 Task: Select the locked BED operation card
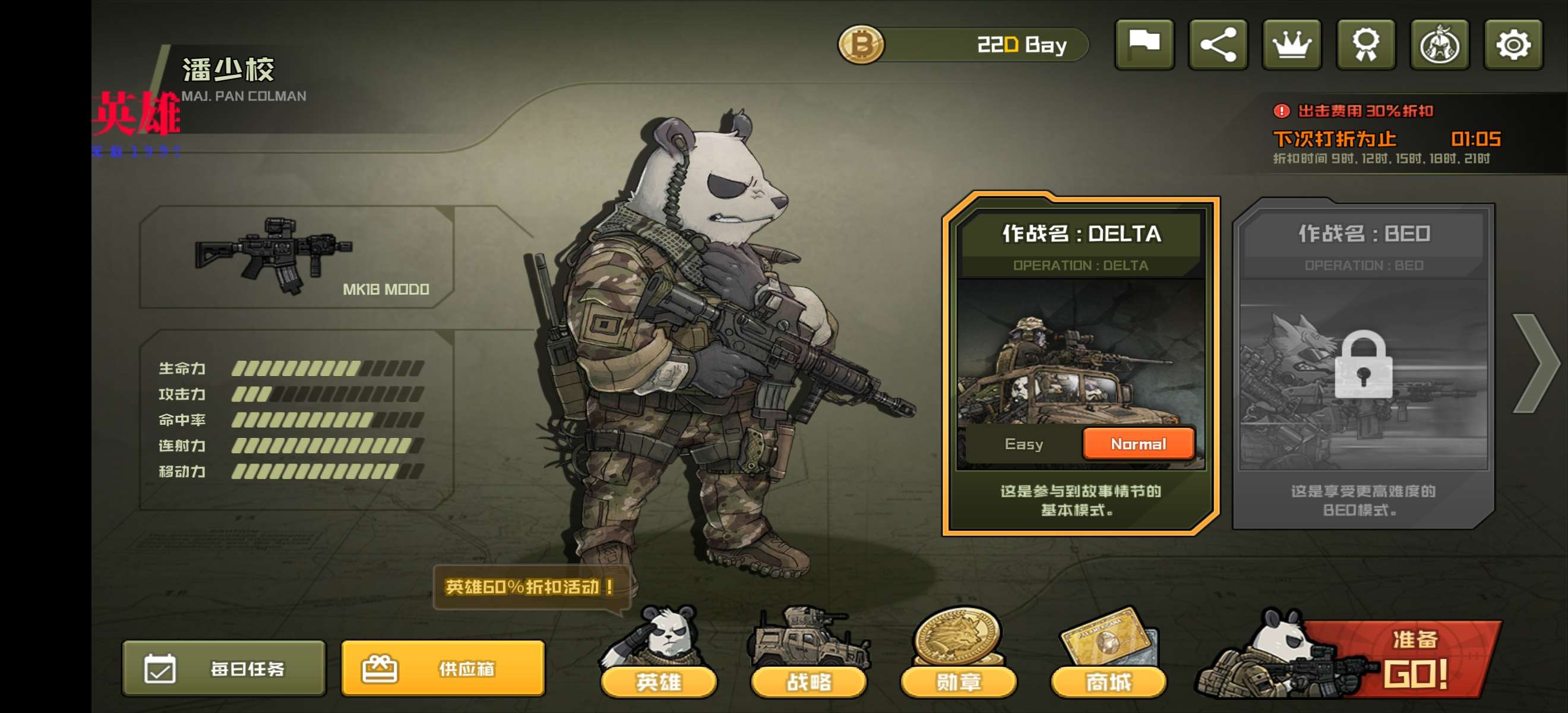pyautogui.click(x=1364, y=365)
